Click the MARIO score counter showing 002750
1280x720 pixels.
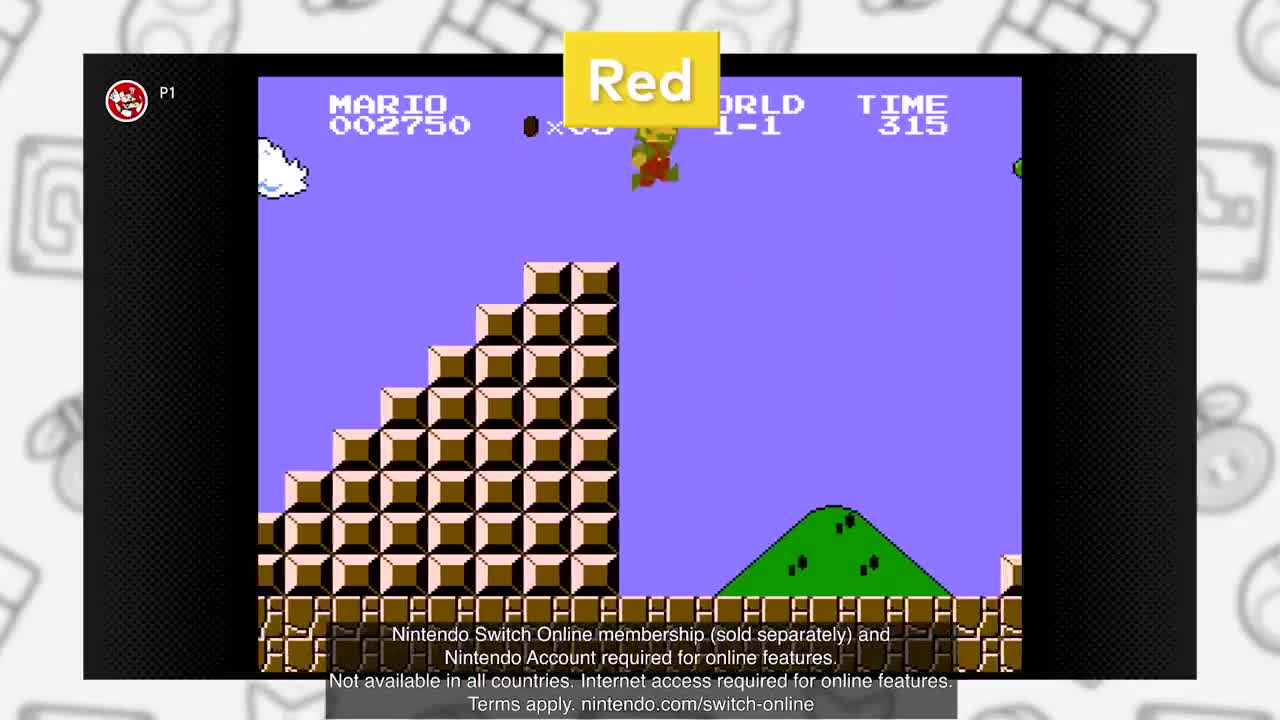coord(400,115)
